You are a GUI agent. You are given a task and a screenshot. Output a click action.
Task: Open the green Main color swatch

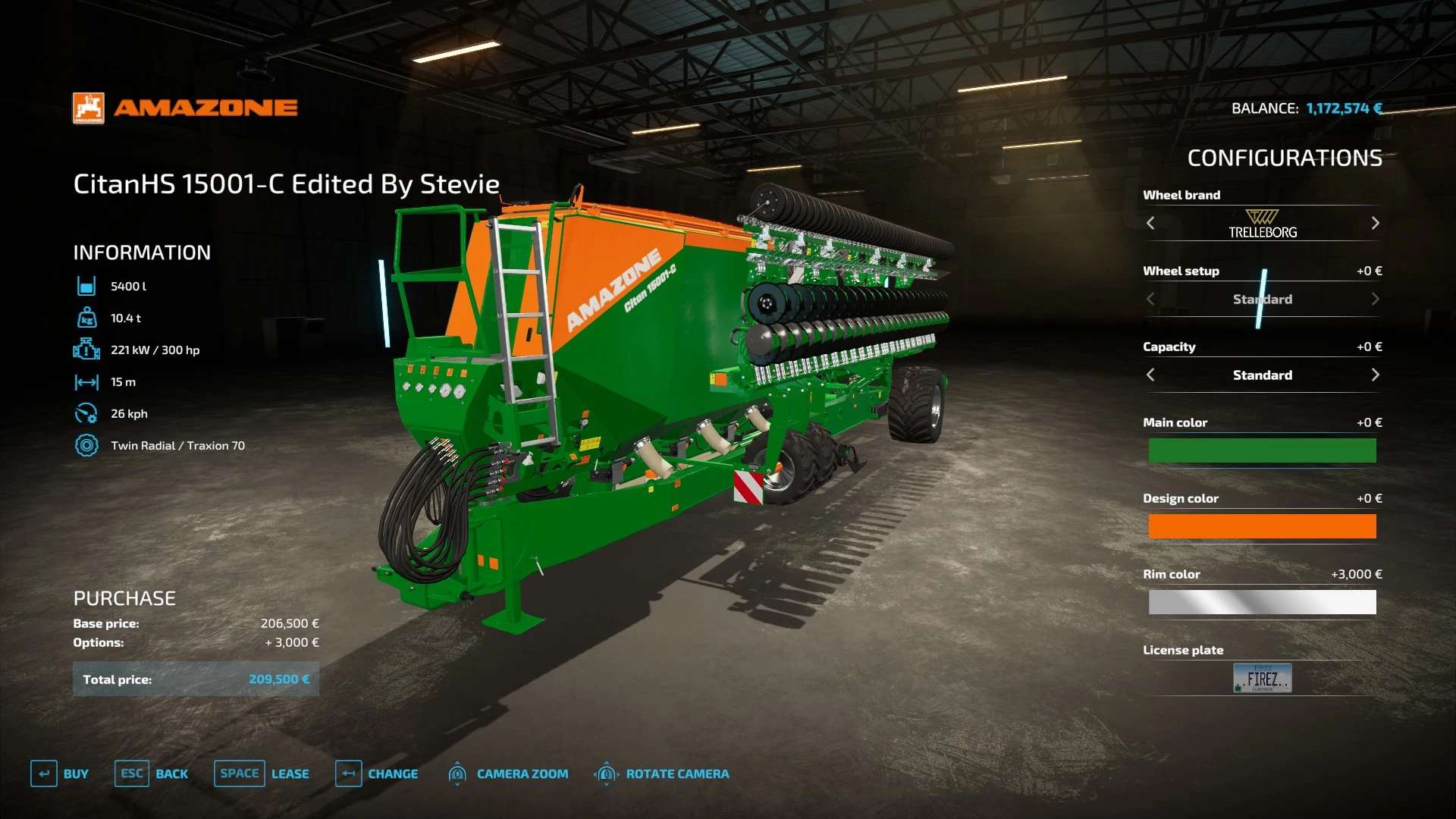(1262, 450)
